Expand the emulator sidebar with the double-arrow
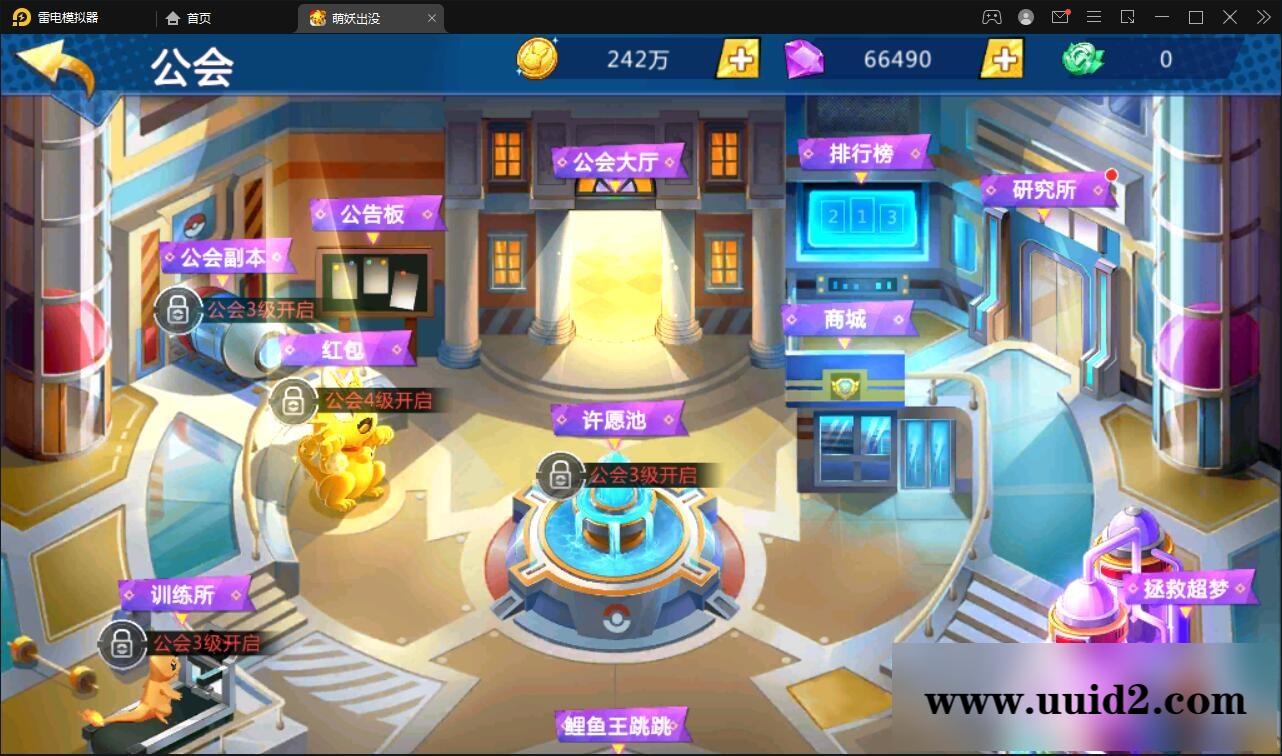The height and width of the screenshot is (756, 1282). [1262, 17]
